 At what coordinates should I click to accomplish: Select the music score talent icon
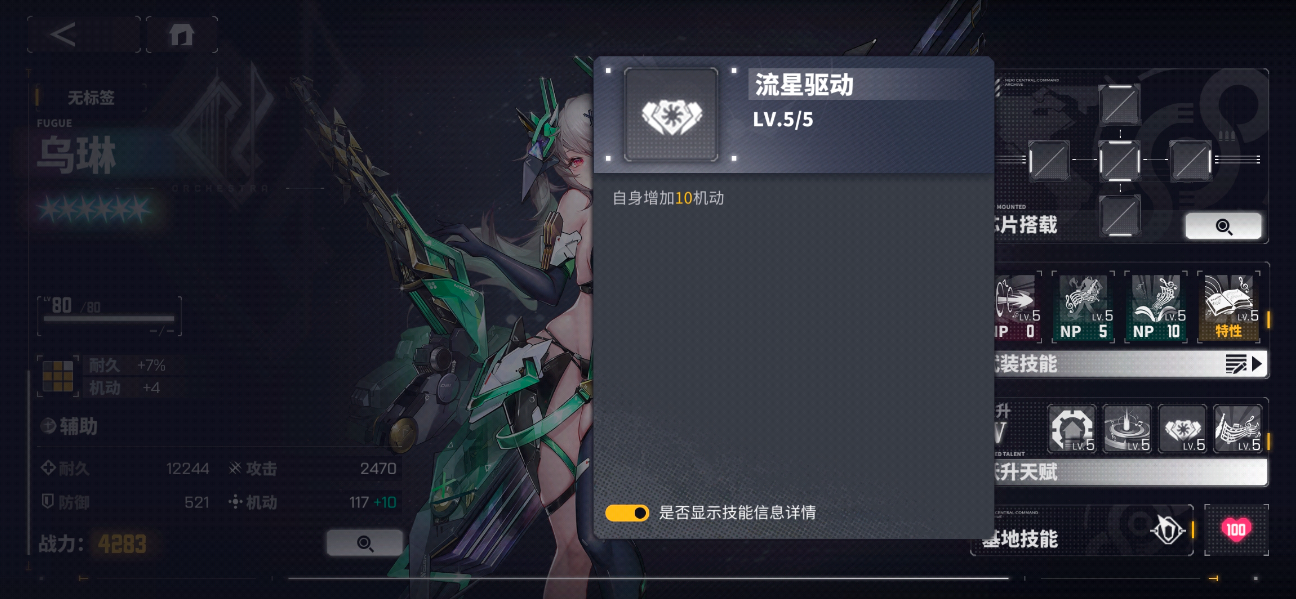click(x=1237, y=429)
